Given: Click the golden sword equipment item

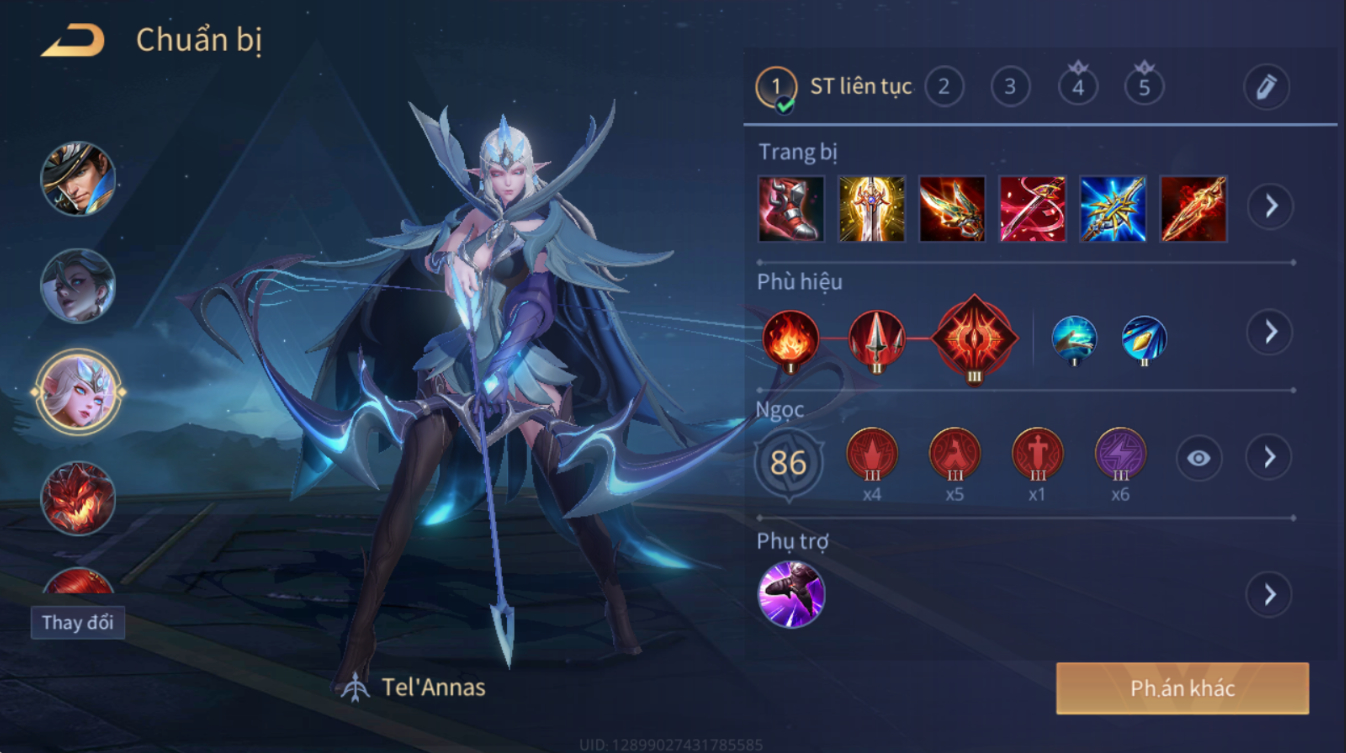Looking at the screenshot, I should coord(871,209).
